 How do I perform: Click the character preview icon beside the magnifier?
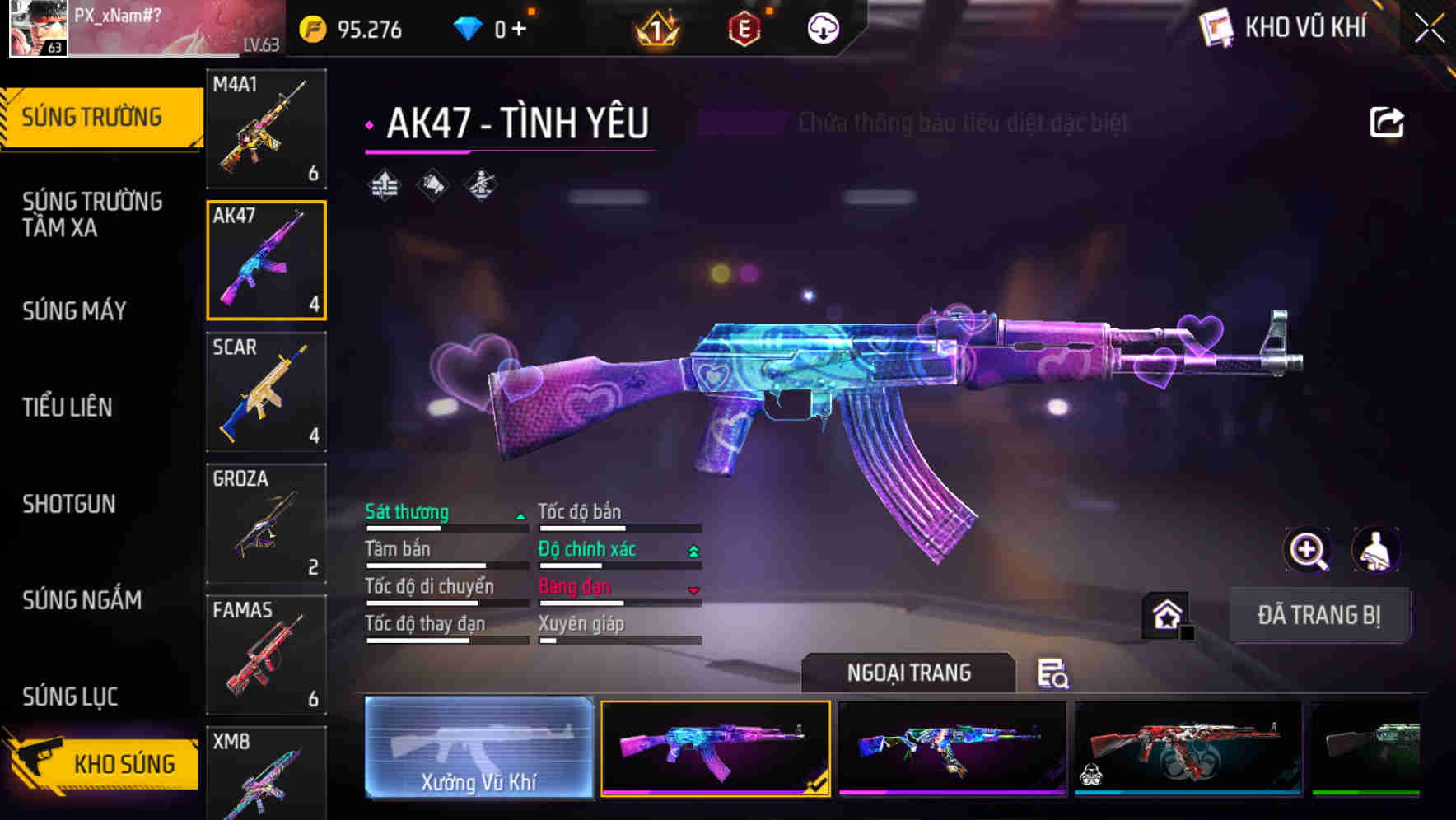1378,550
